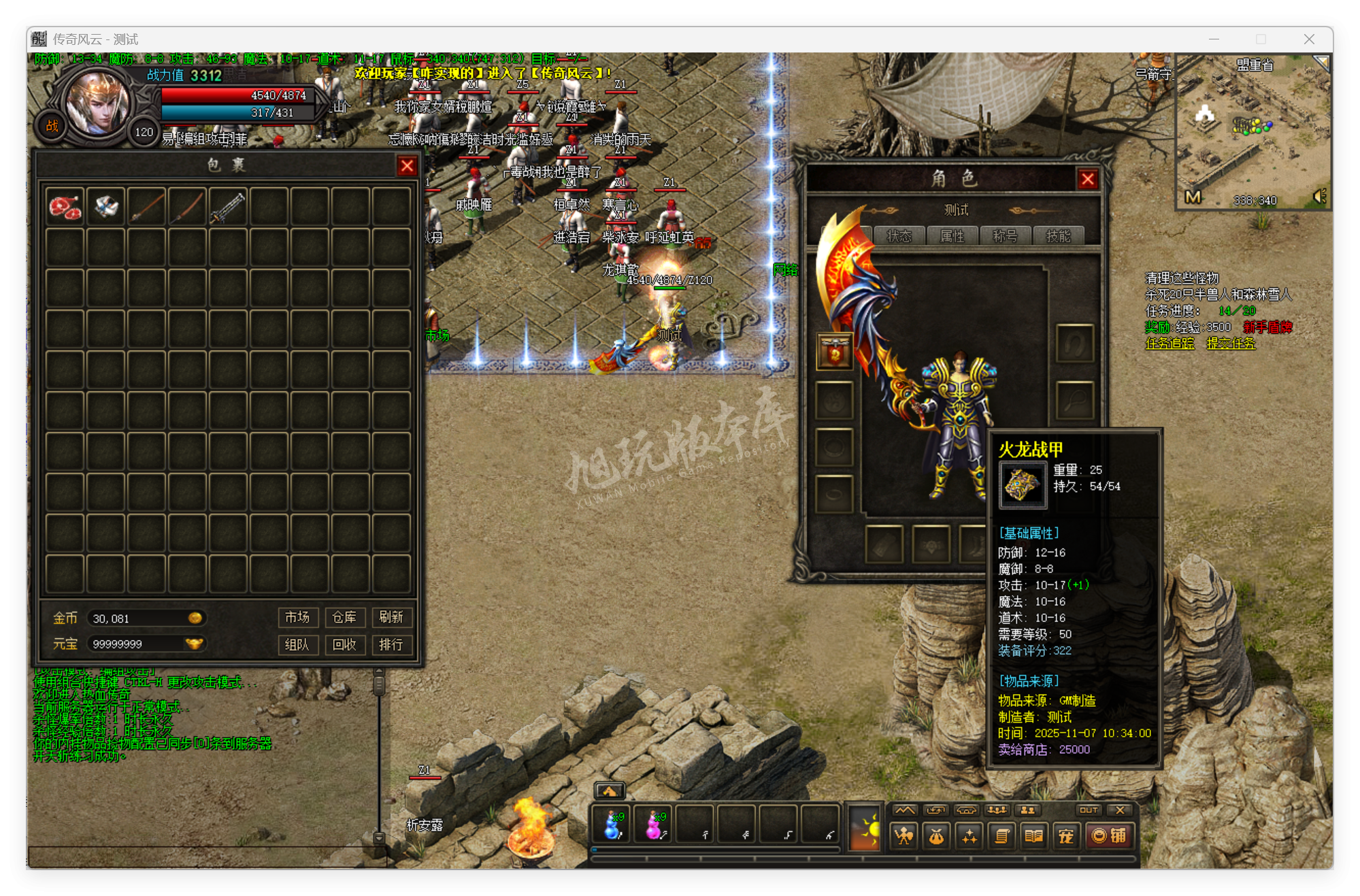Open the red 铺 shop icon
Screen dimensions: 1360x896
coord(1111,835)
